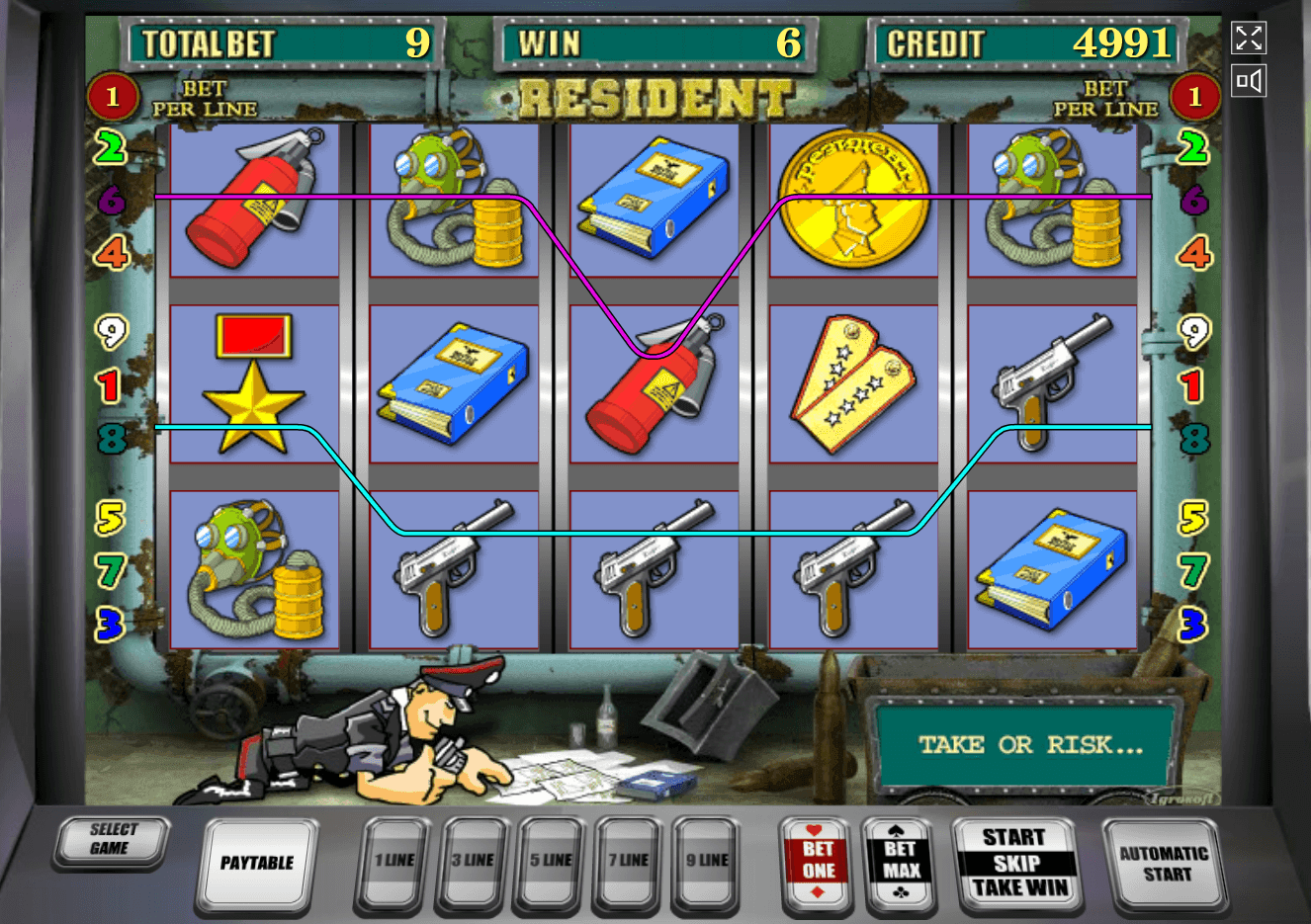1311x924 pixels.
Task: Turn on Automatic Start
Action: tap(1163, 863)
